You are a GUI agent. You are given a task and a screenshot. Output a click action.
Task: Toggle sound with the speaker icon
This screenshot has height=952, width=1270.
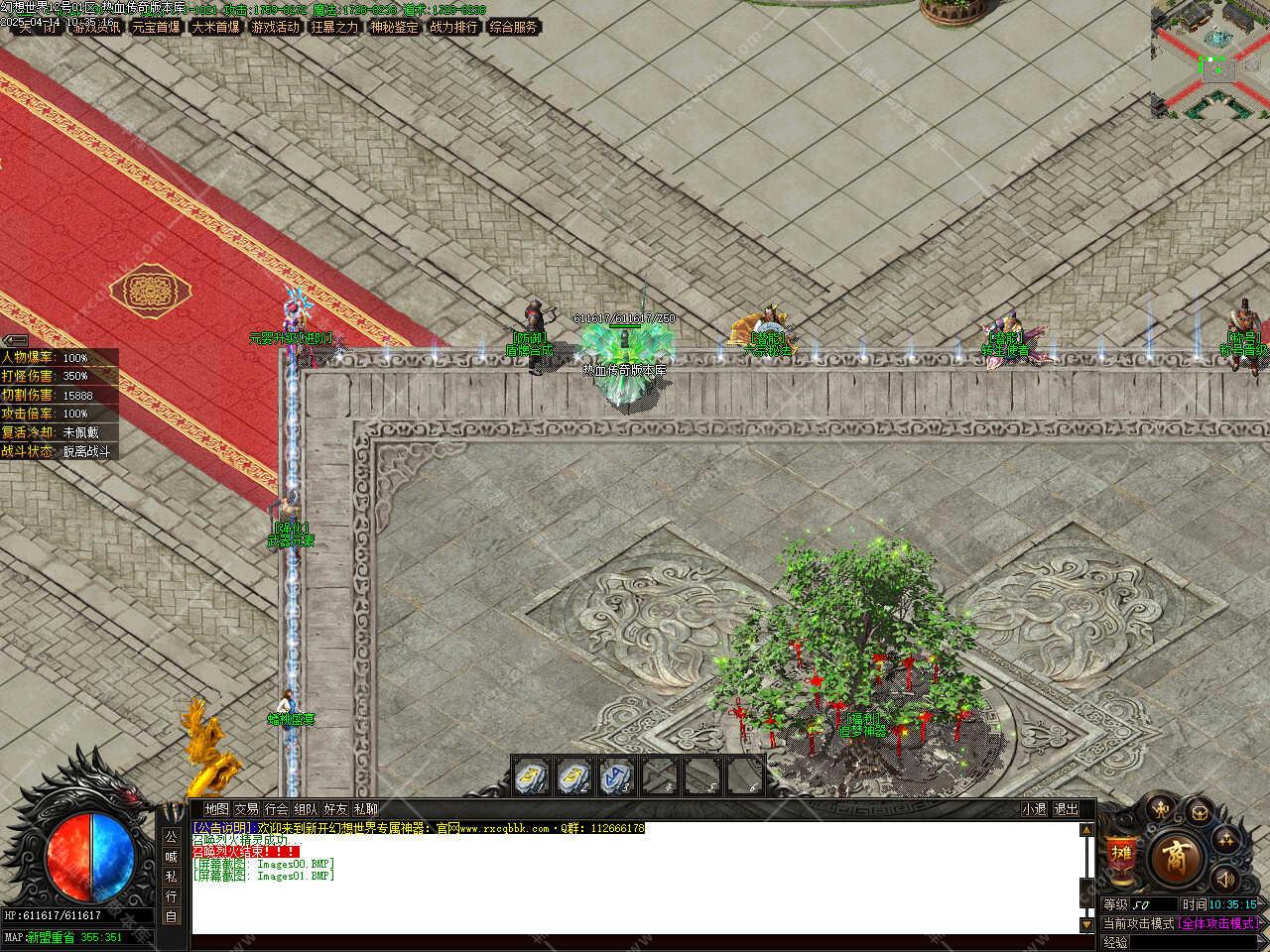click(1225, 879)
